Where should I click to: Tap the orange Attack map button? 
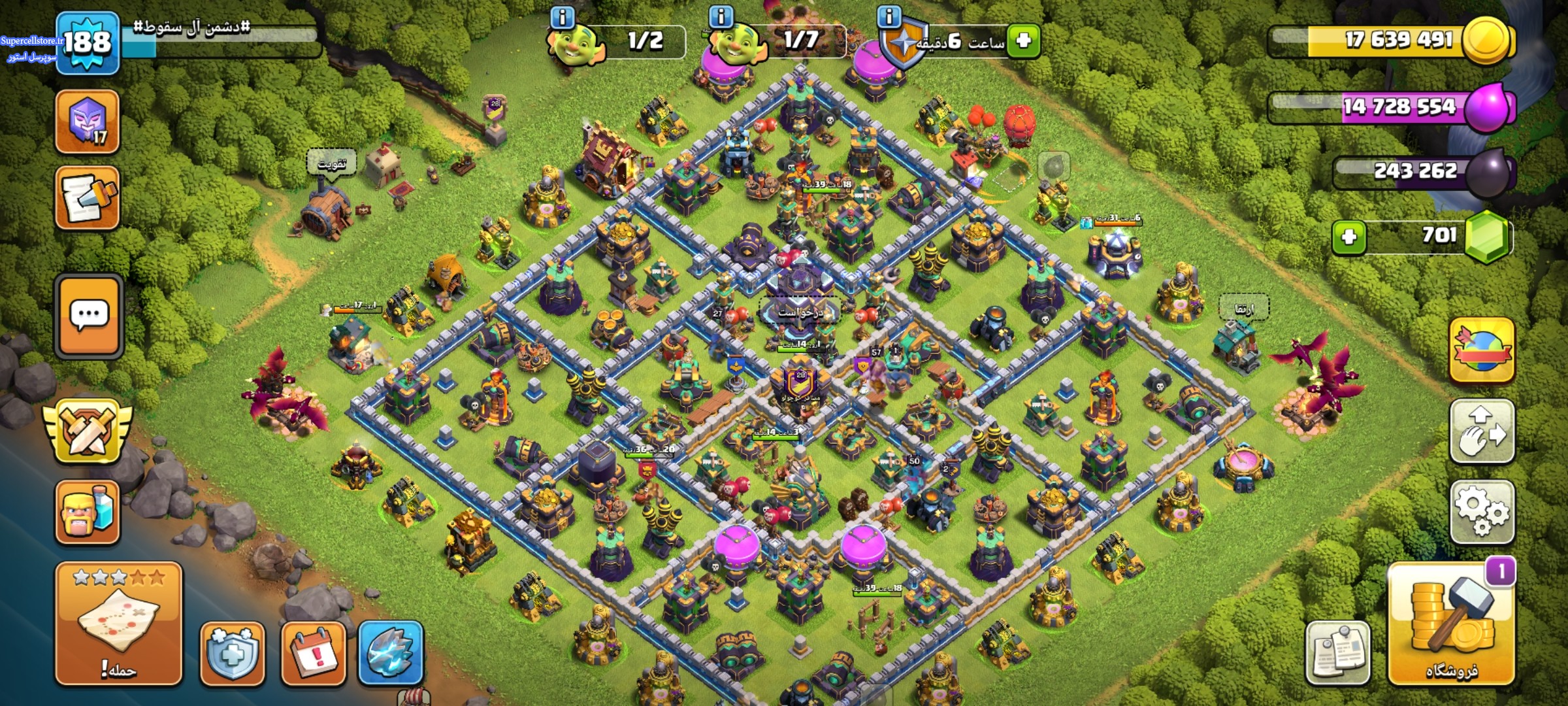[x=118, y=624]
